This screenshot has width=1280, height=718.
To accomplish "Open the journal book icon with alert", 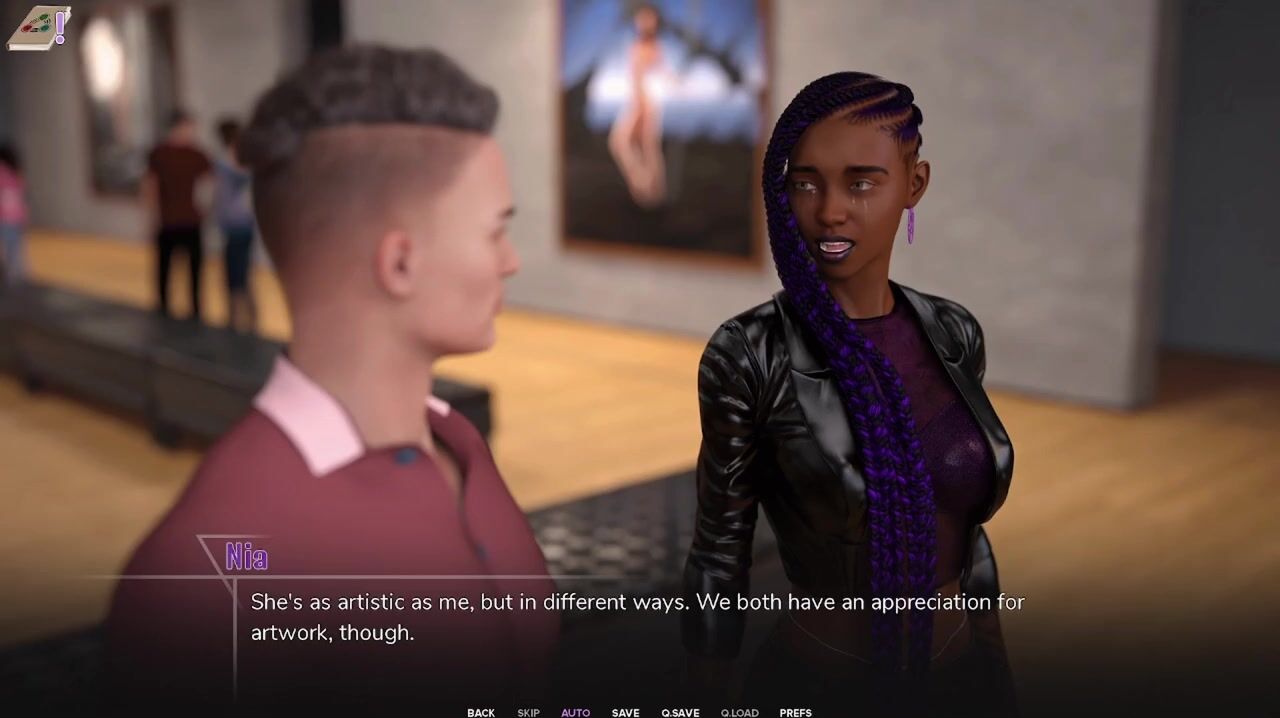I will 38,28.
